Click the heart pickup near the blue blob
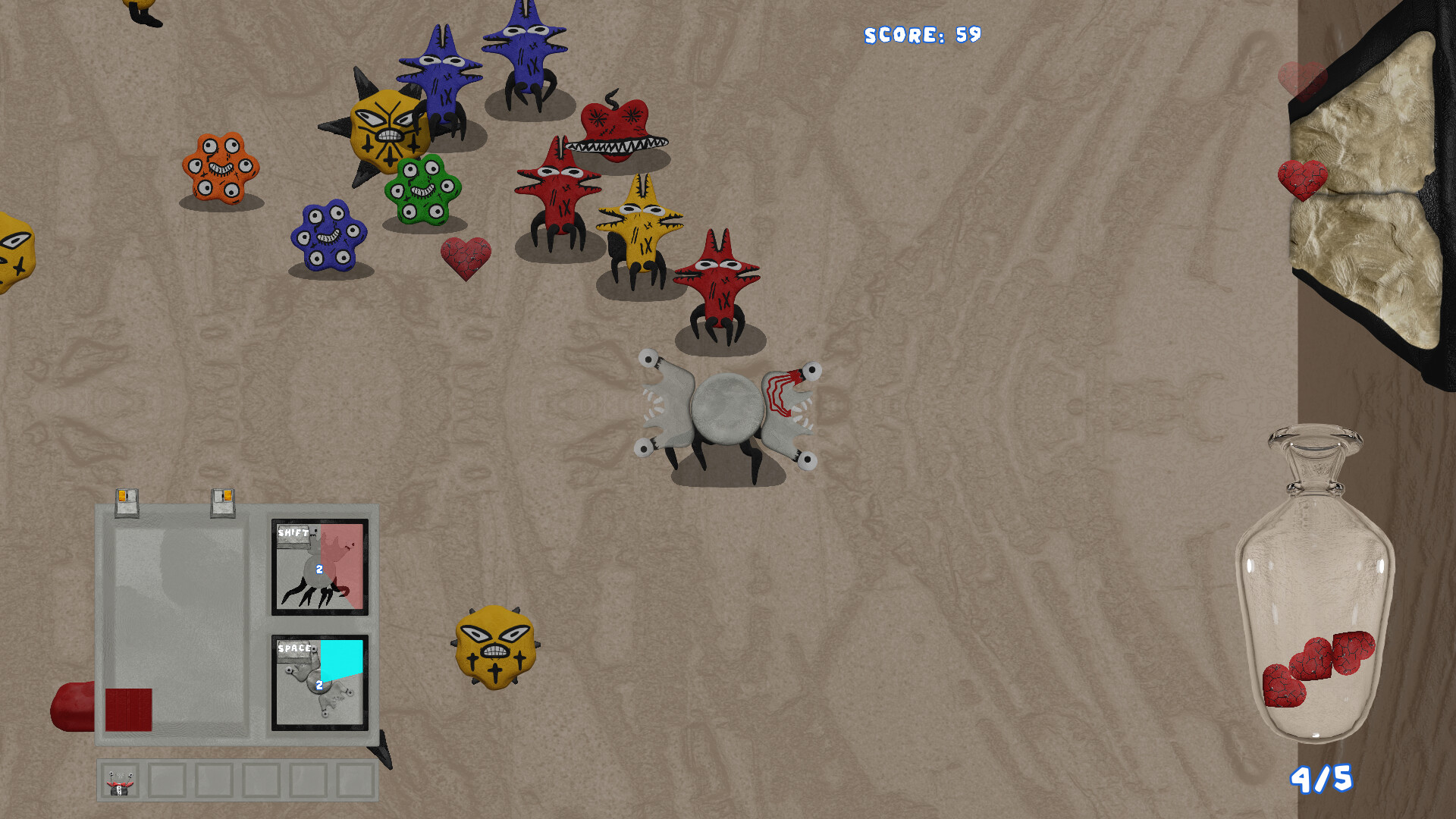 tap(466, 254)
